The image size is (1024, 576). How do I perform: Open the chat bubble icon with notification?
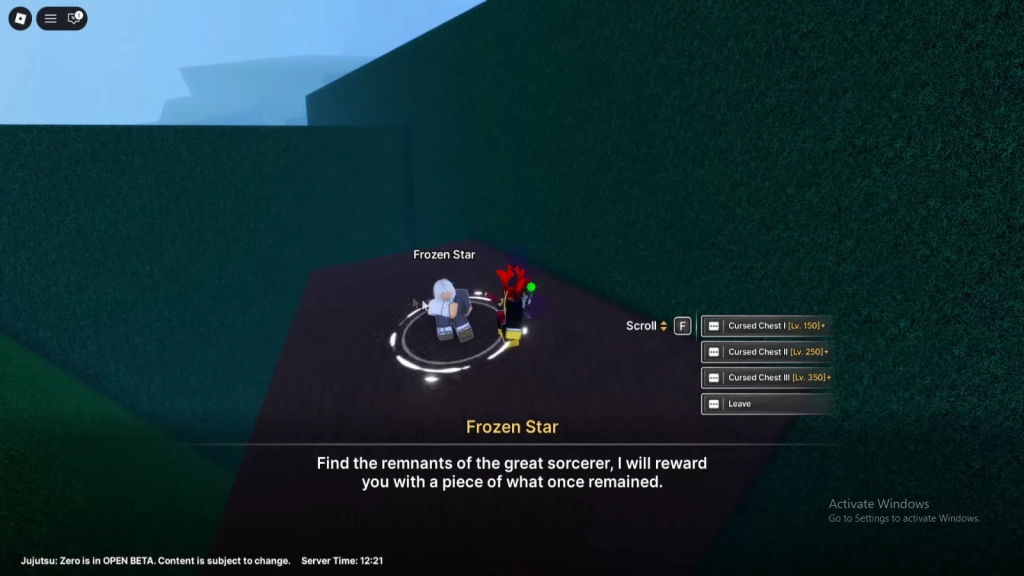tap(74, 18)
